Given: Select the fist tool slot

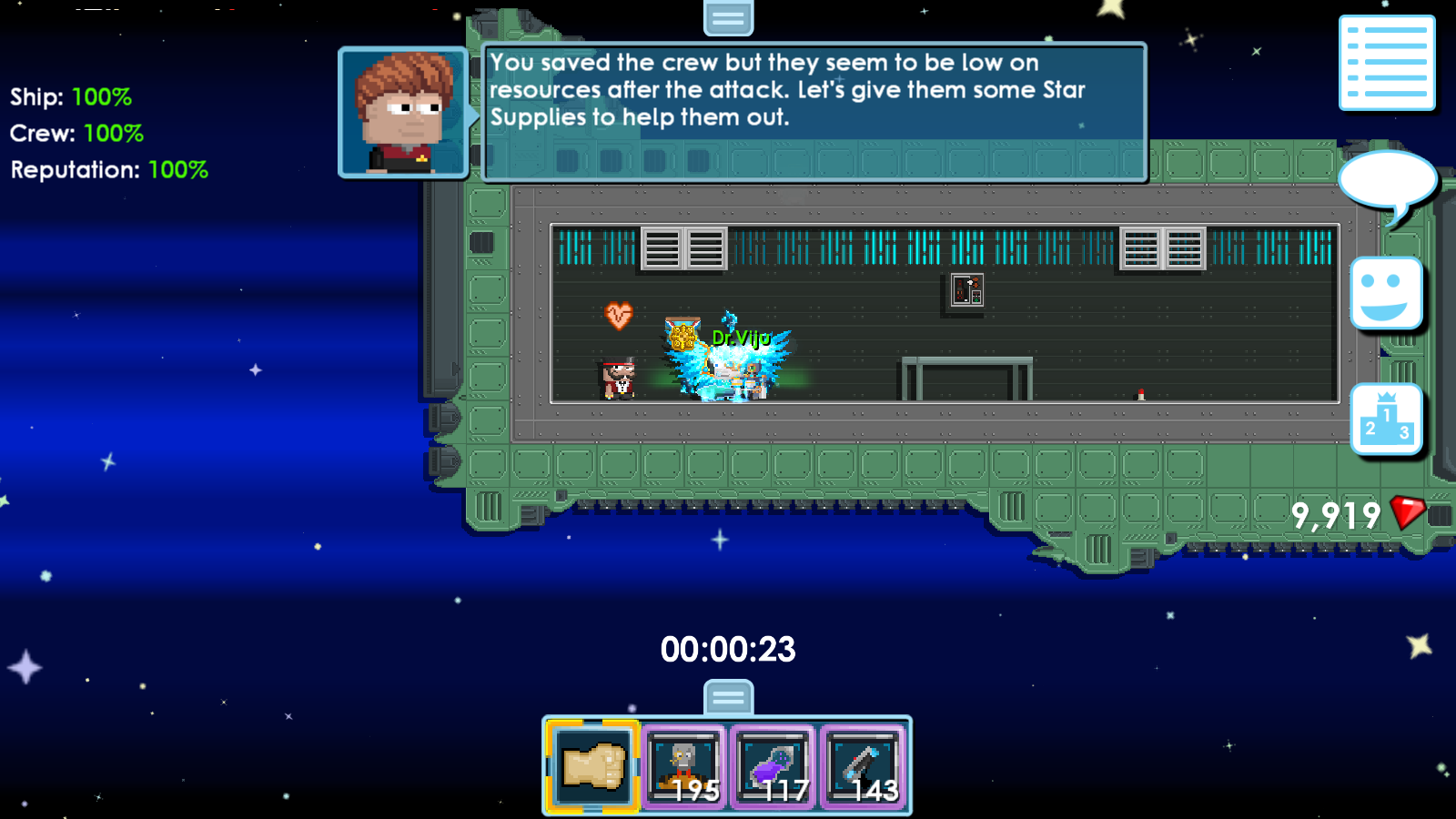Looking at the screenshot, I should coord(592,767).
